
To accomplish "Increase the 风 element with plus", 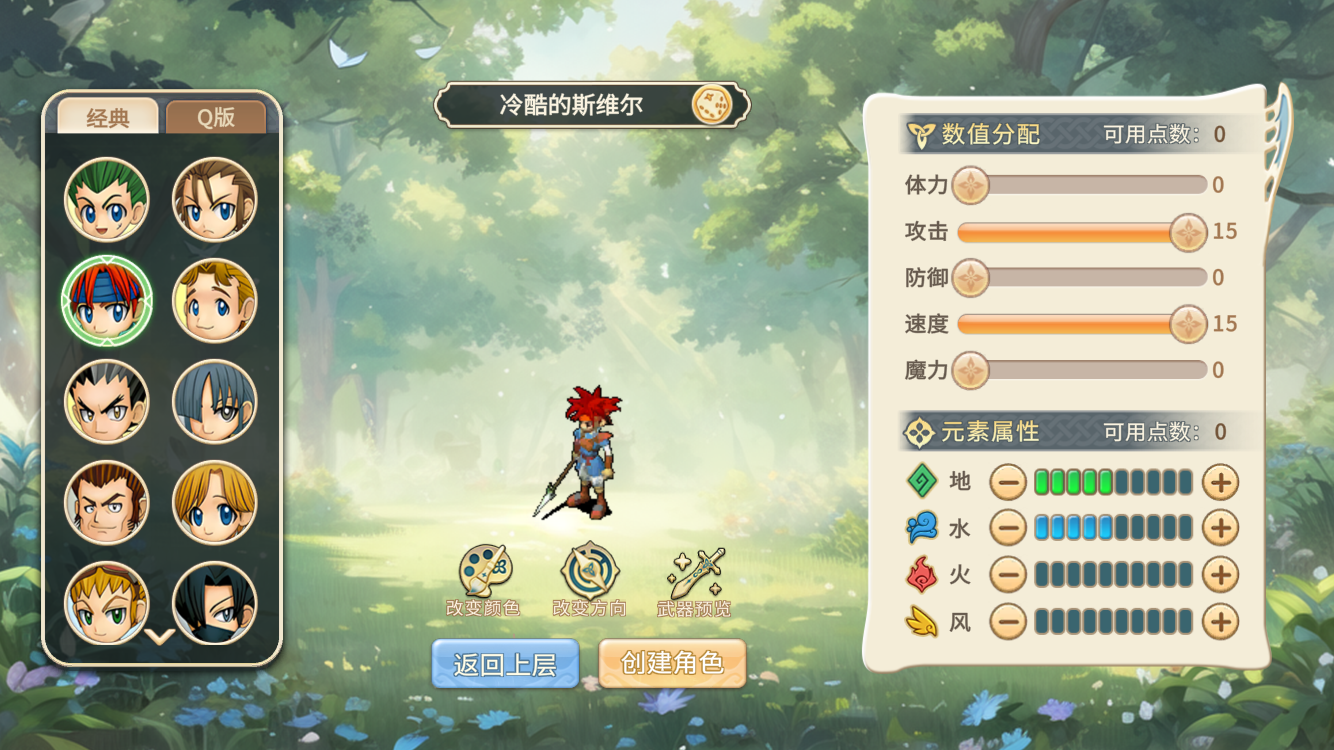I will pos(1220,622).
